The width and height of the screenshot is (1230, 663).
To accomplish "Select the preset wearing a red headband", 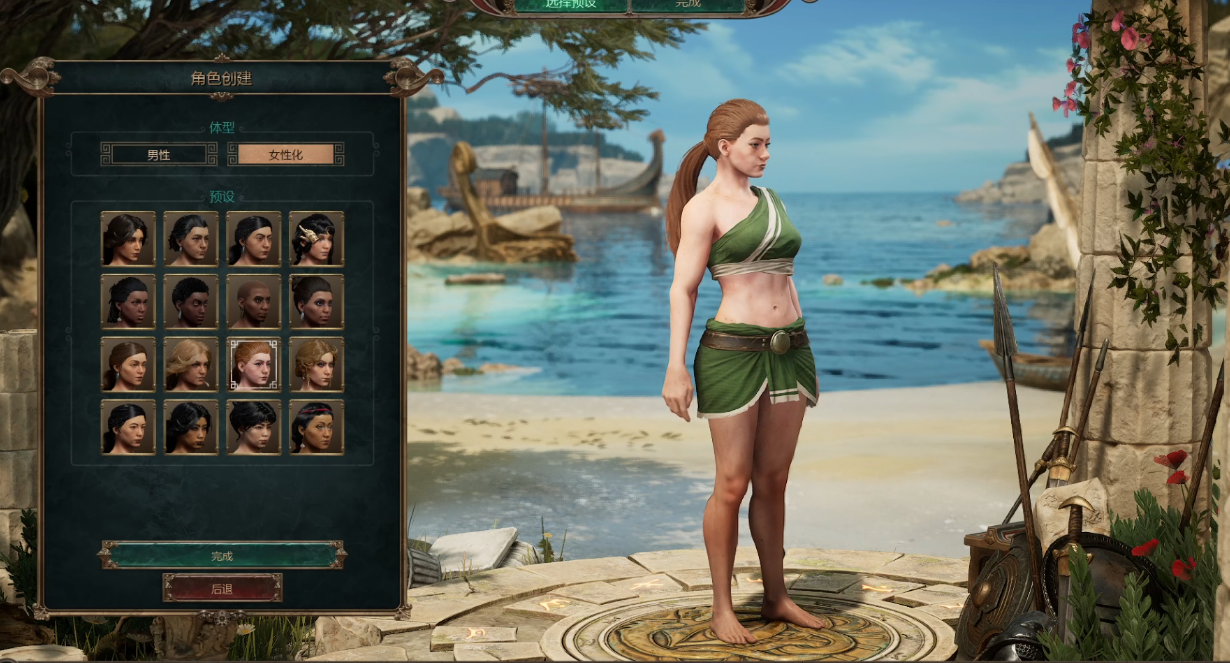I will [316, 427].
